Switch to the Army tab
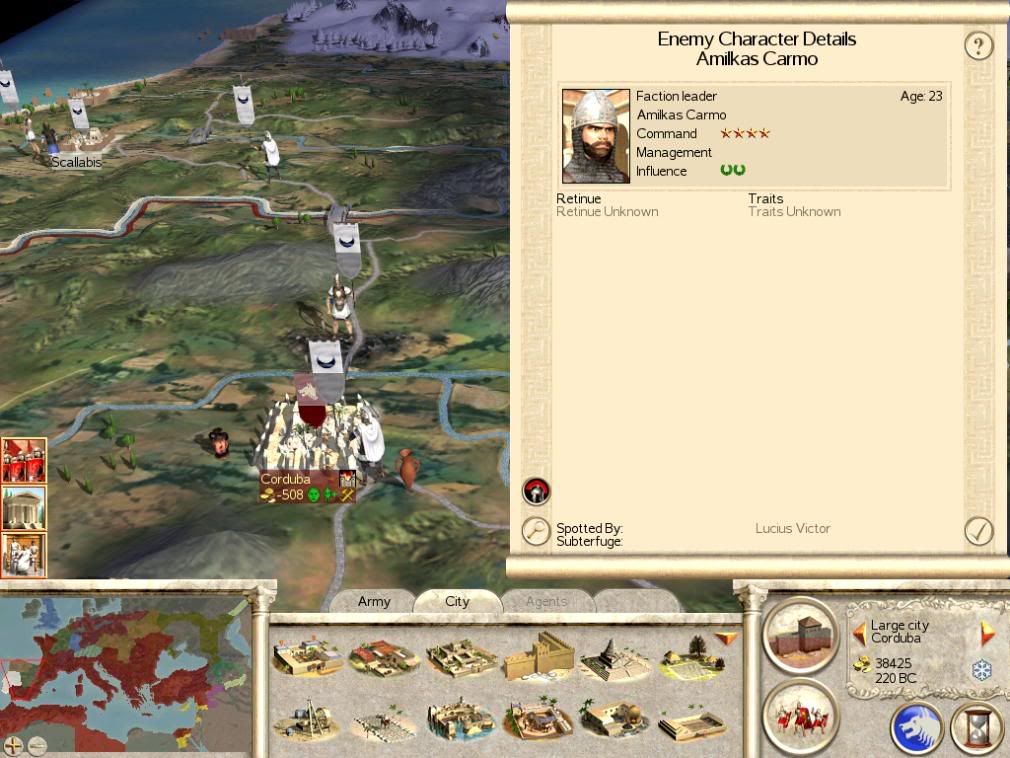The width and height of the screenshot is (1010, 758). click(374, 601)
